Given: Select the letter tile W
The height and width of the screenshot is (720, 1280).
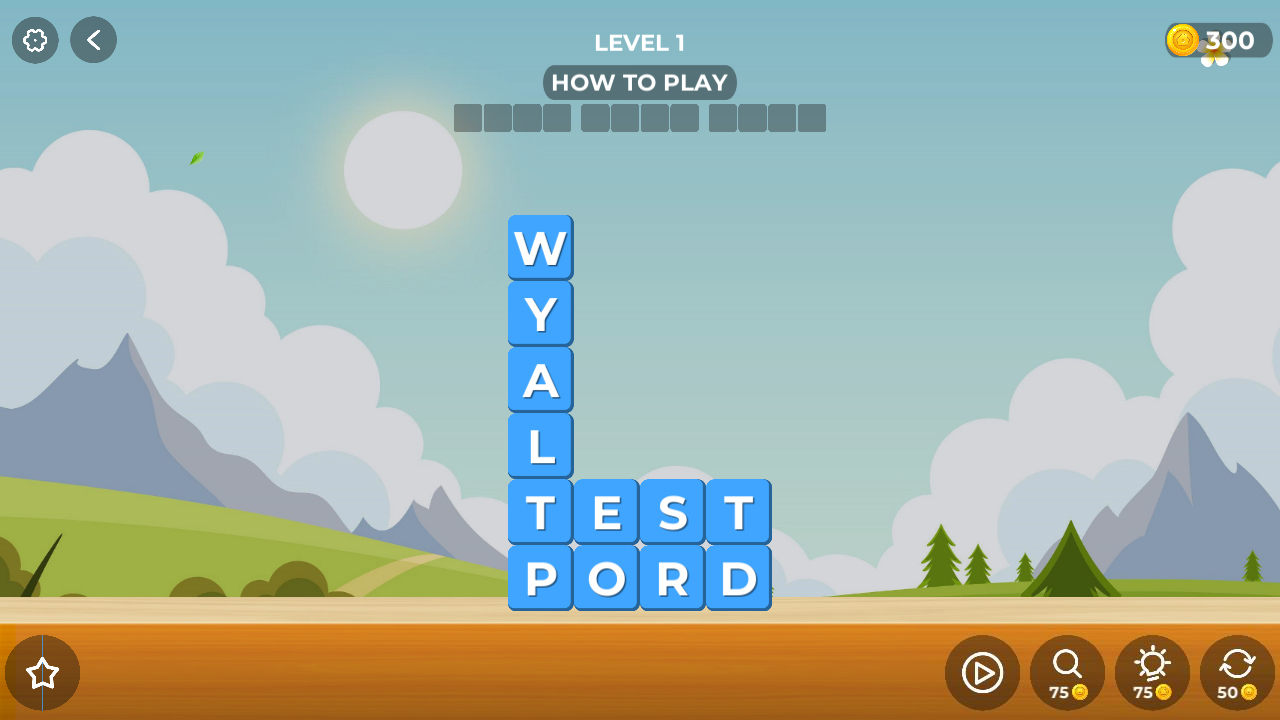Looking at the screenshot, I should pyautogui.click(x=540, y=246).
